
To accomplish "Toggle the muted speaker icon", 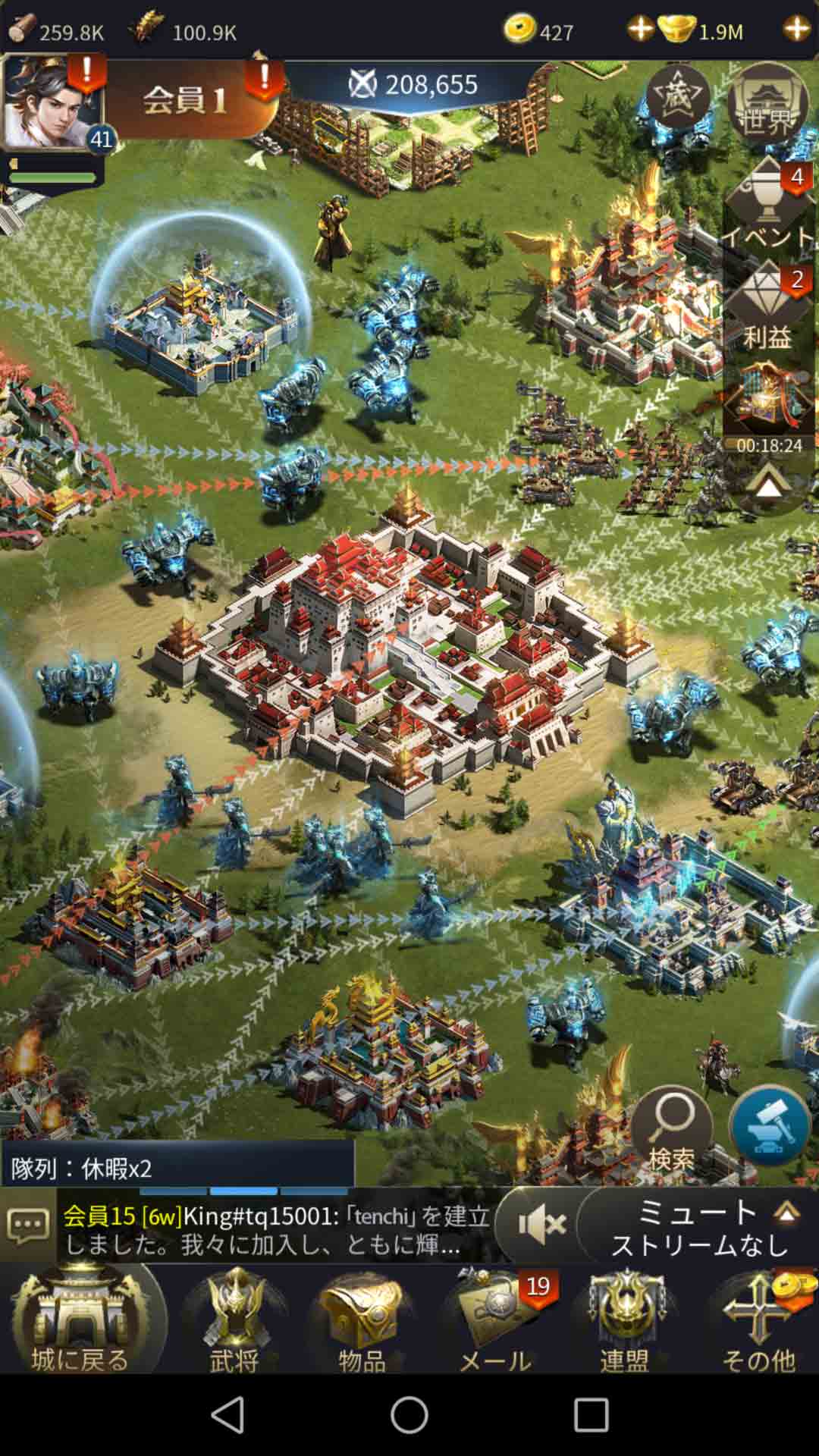I will [x=541, y=1225].
